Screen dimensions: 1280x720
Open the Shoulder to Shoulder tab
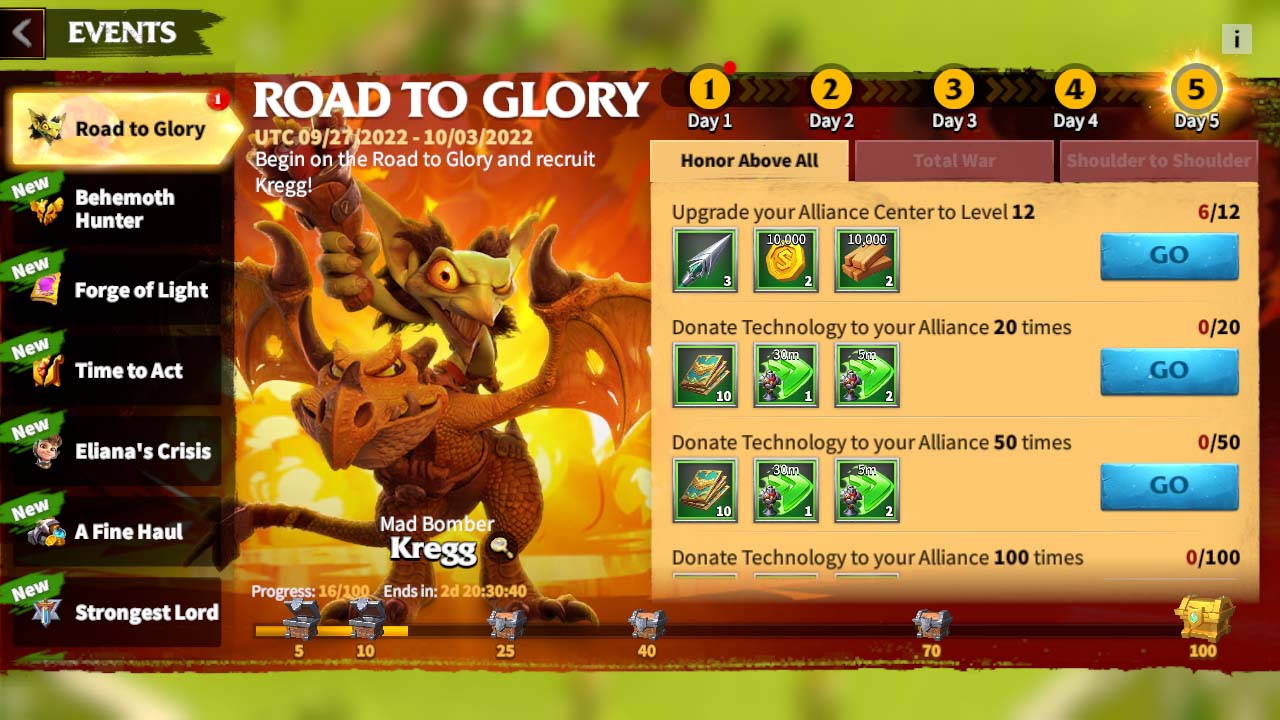pyautogui.click(x=1159, y=160)
